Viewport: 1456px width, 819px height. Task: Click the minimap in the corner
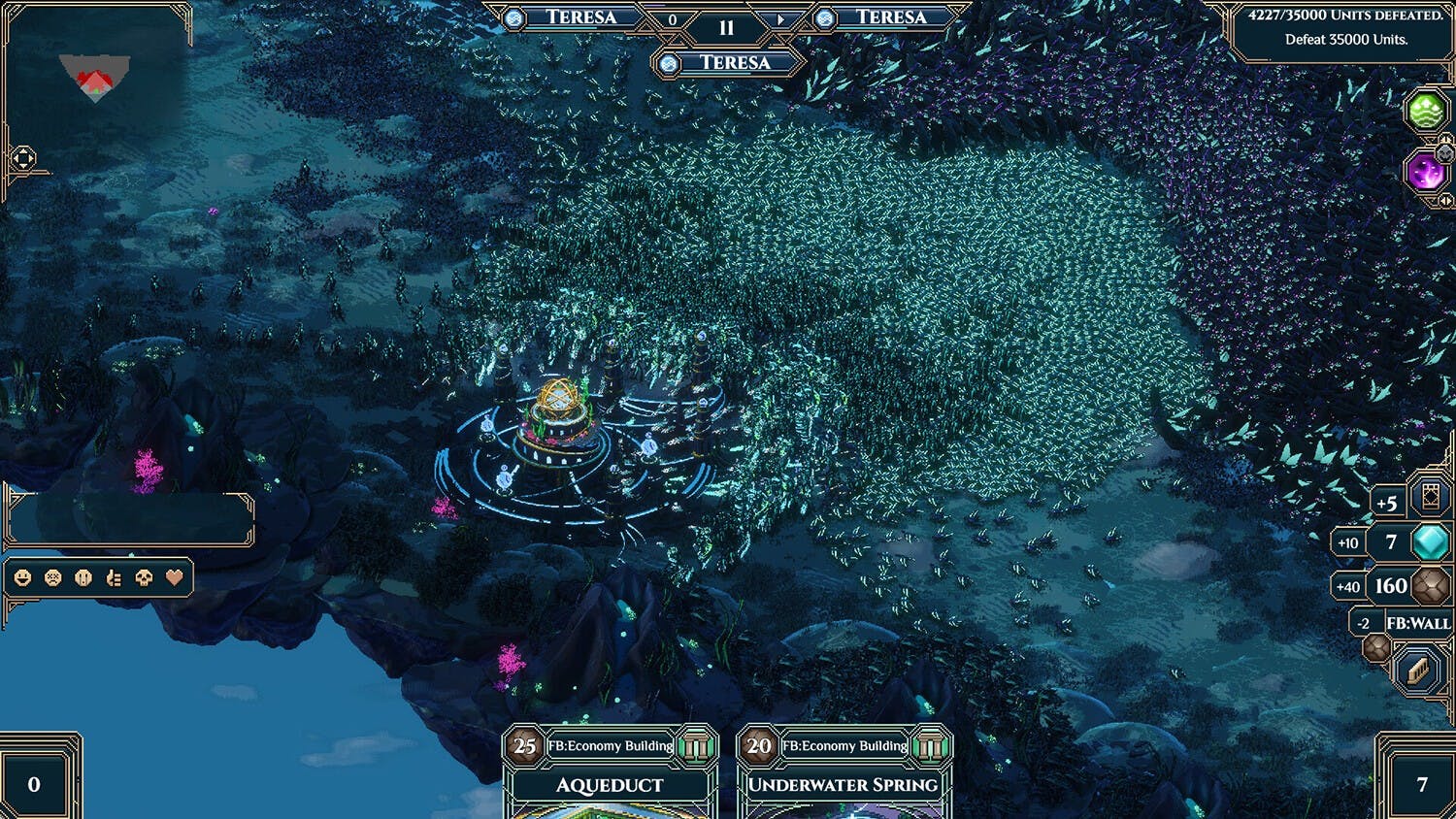[x=94, y=78]
